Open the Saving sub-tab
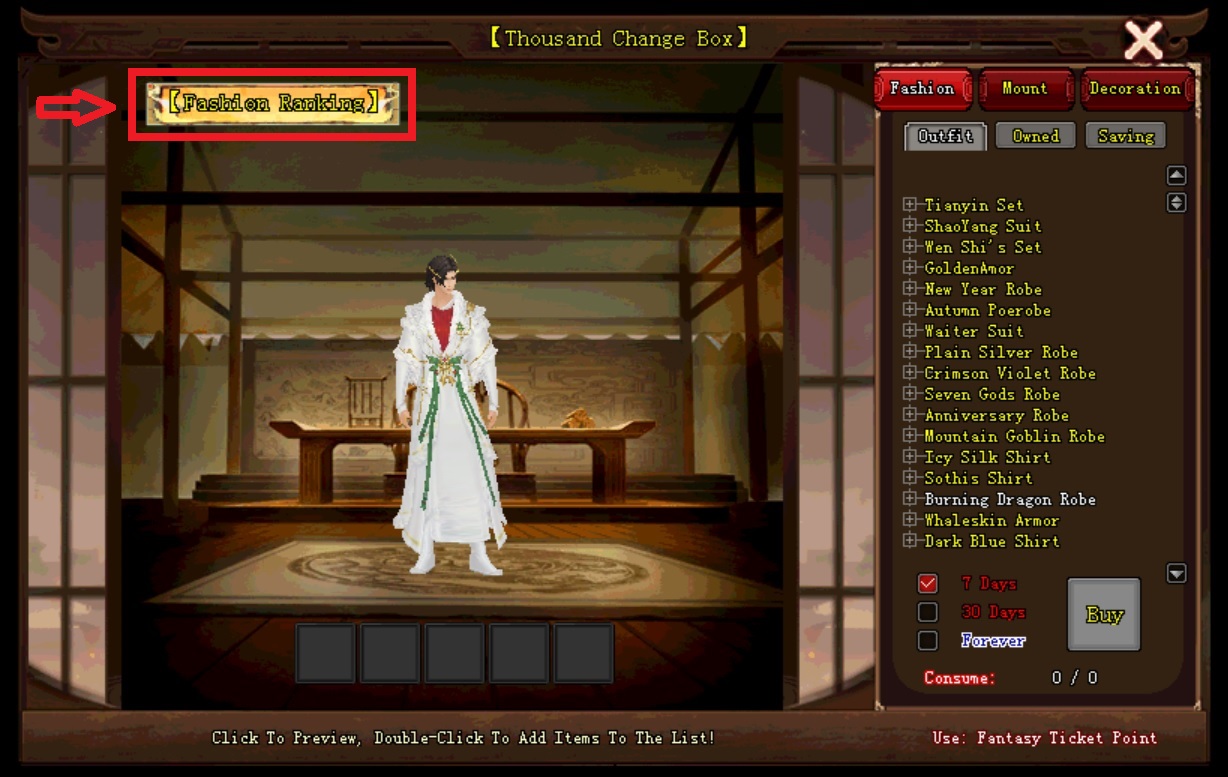The height and width of the screenshot is (777, 1228). [1125, 136]
